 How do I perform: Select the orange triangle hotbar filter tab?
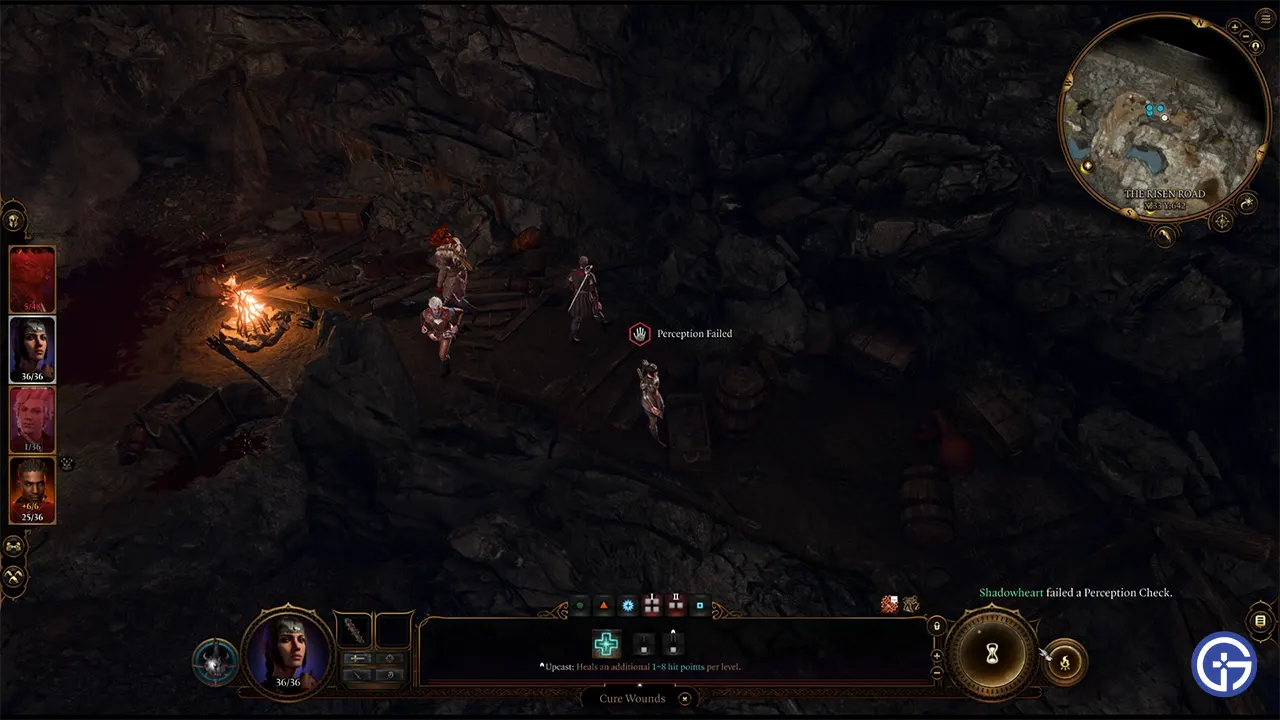[x=604, y=606]
